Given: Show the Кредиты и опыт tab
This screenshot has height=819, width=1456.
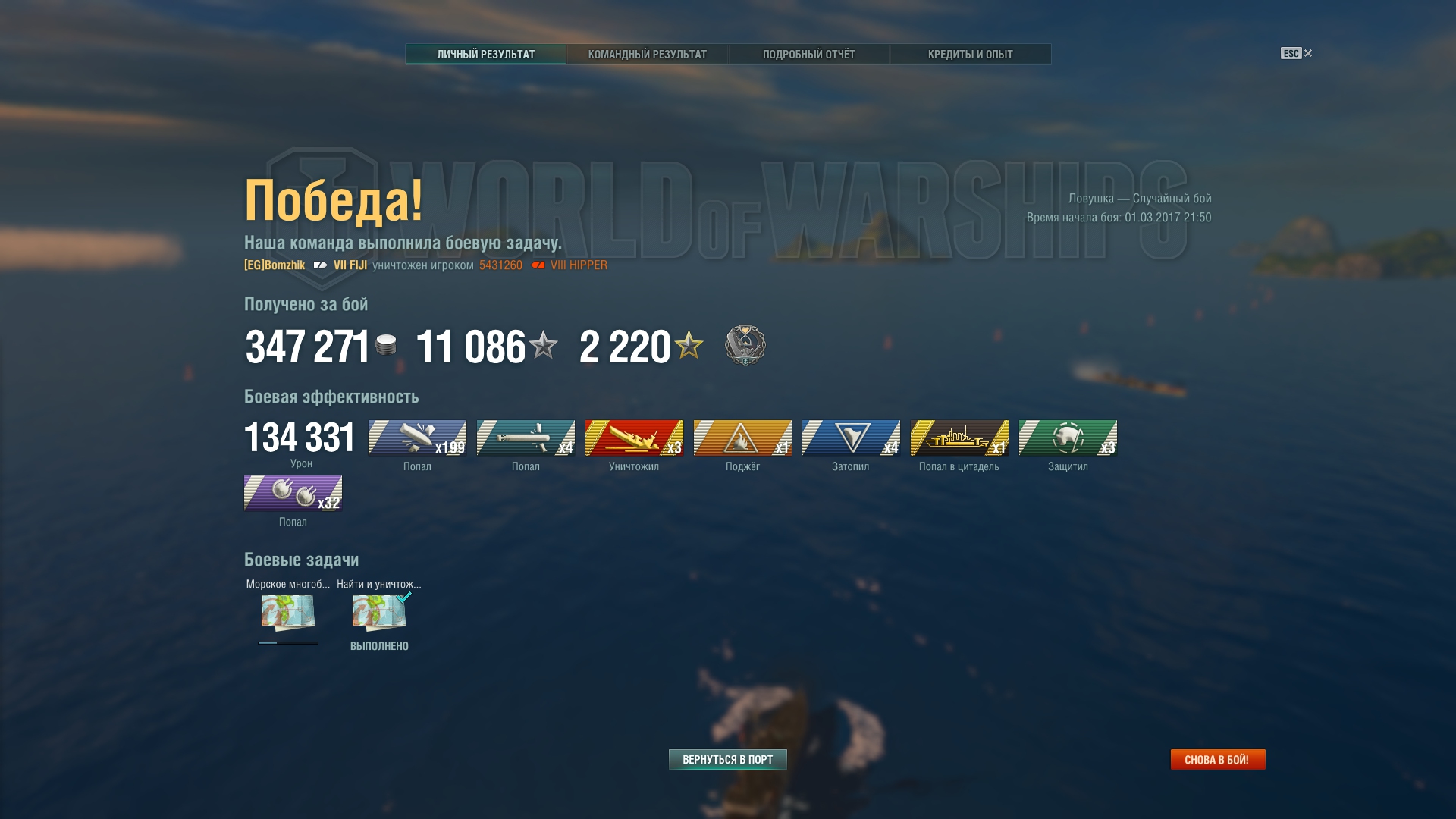Looking at the screenshot, I should (970, 55).
